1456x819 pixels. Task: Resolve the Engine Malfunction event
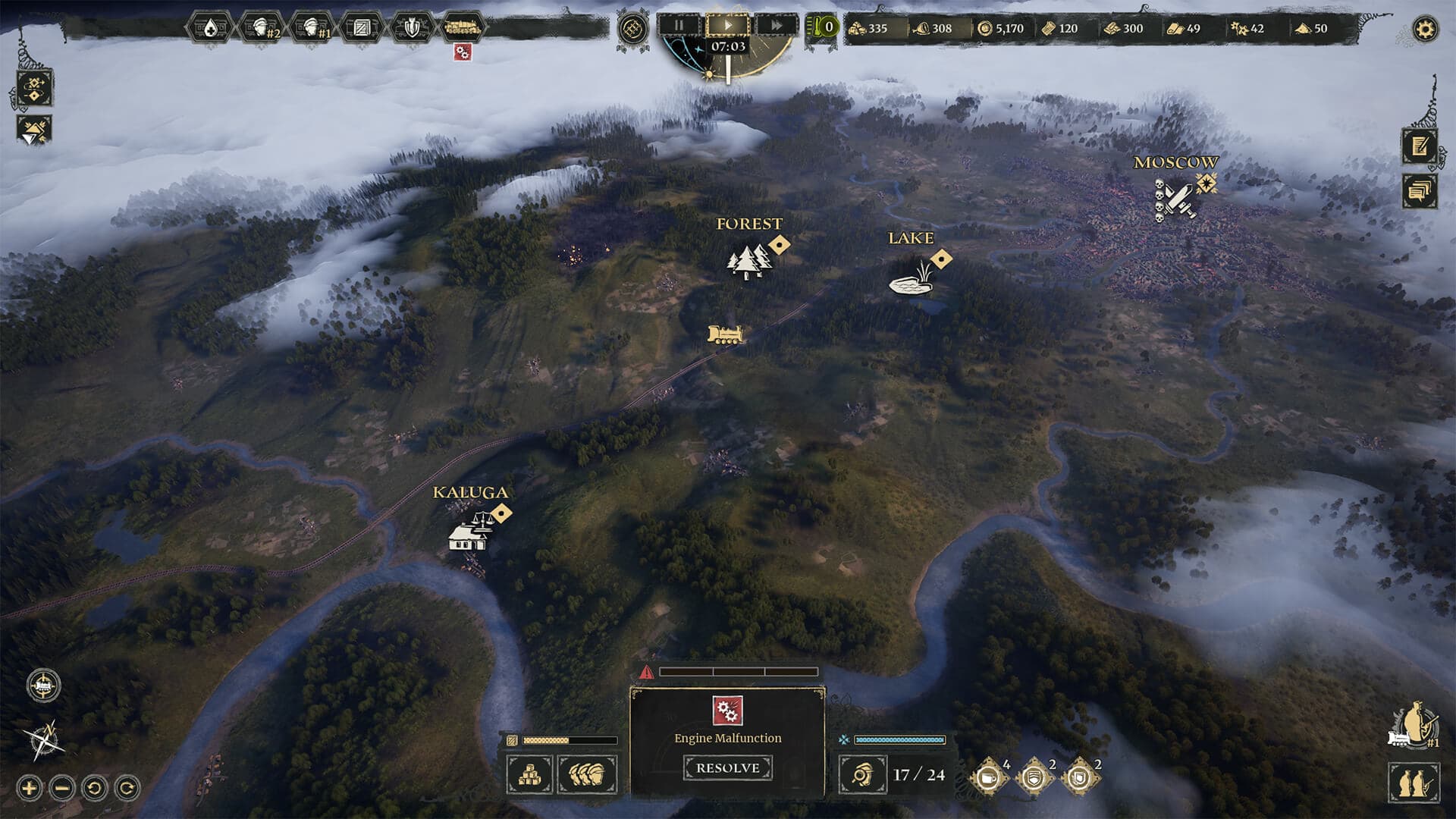point(727,768)
